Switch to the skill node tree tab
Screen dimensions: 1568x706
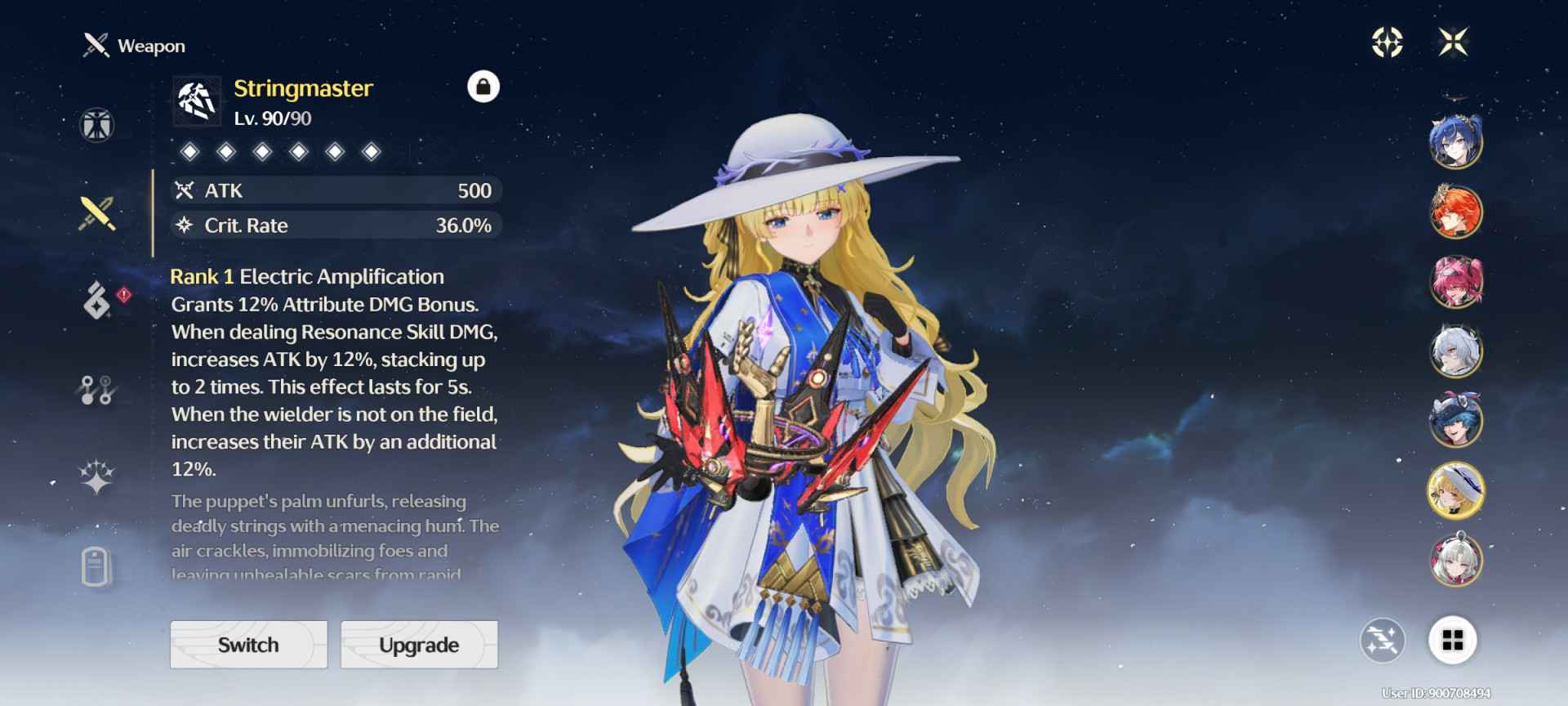click(x=96, y=390)
